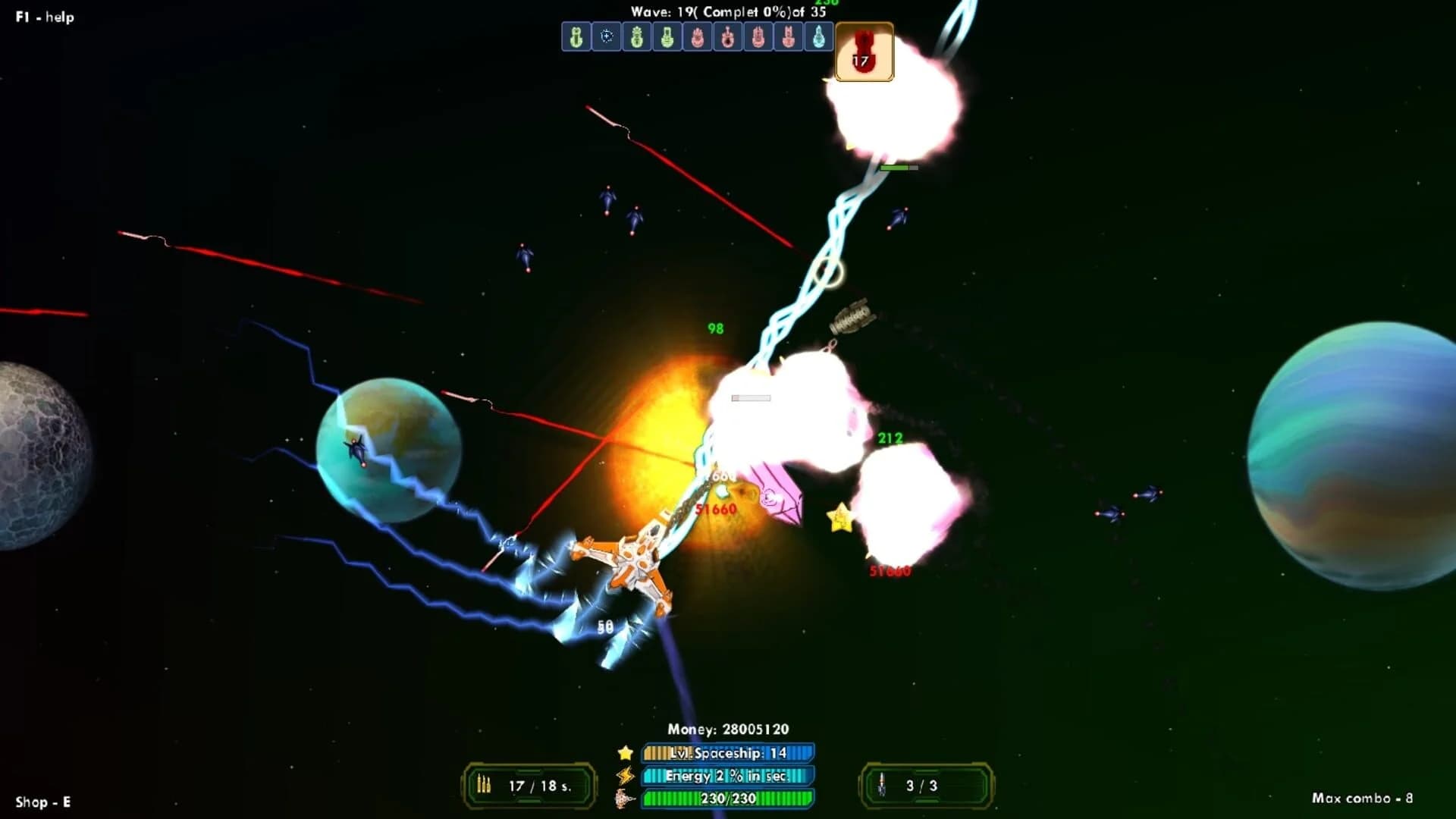Click the Money: 28005120 display
Viewport: 1456px width, 819px height.
click(728, 729)
